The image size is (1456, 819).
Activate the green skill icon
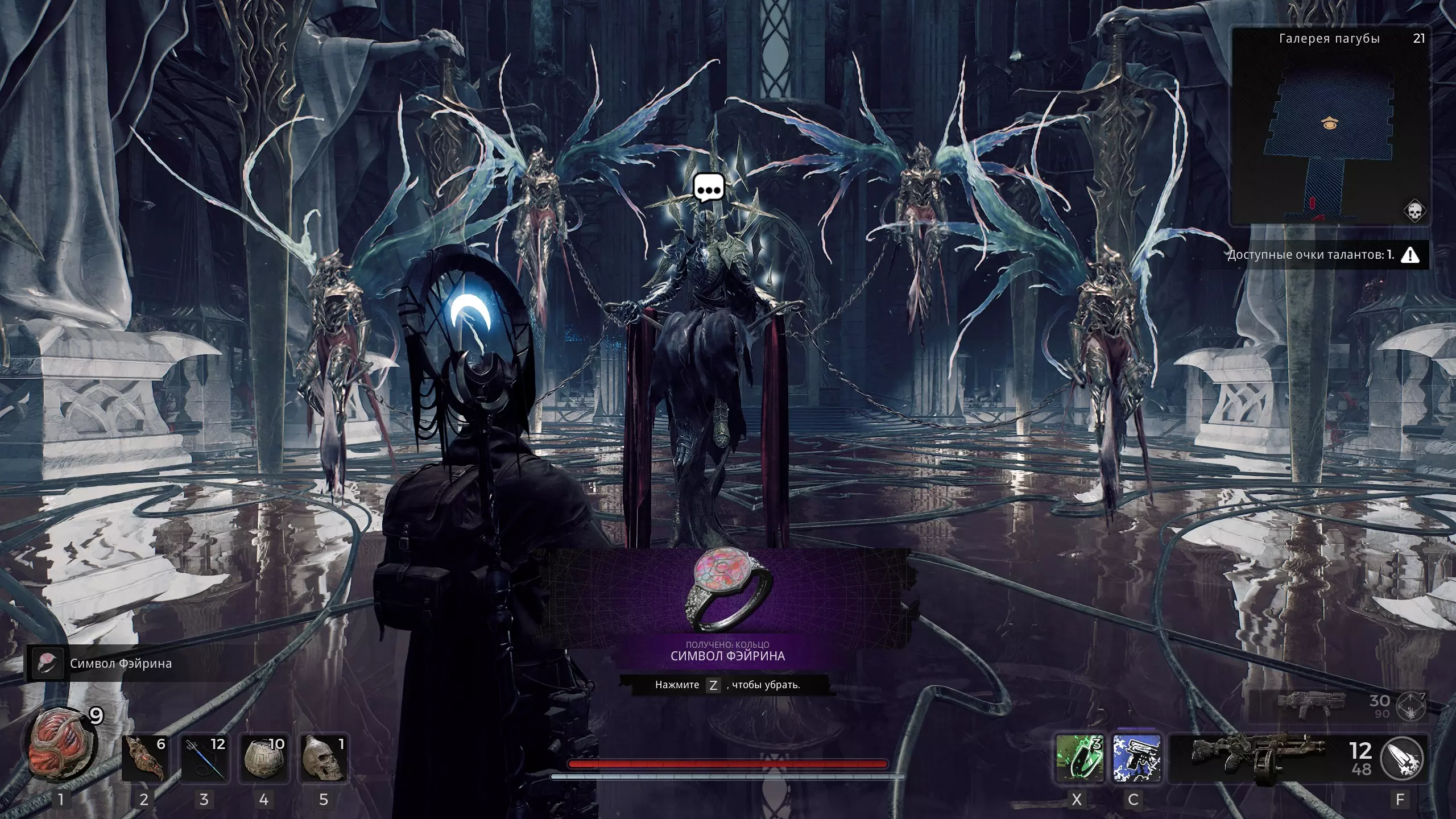(x=1079, y=759)
